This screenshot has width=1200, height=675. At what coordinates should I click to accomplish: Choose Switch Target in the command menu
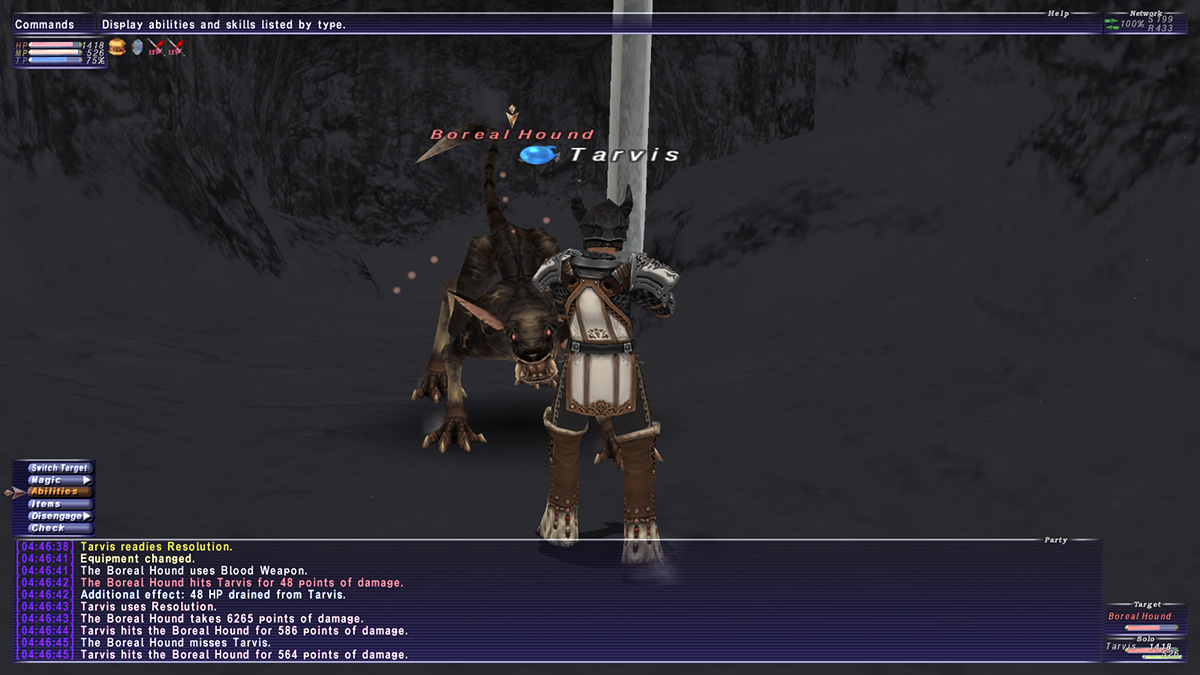click(59, 468)
